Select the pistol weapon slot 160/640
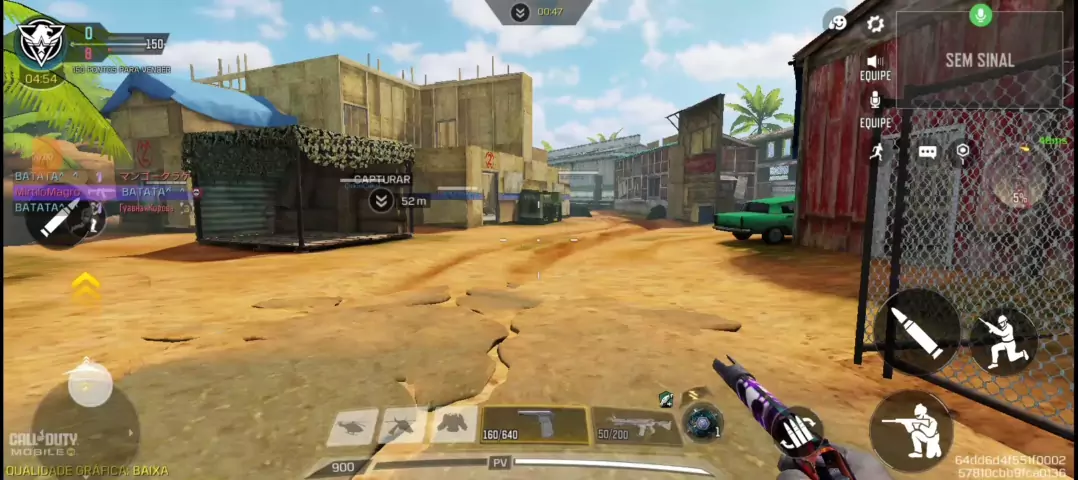This screenshot has height=480, width=1078. (534, 425)
